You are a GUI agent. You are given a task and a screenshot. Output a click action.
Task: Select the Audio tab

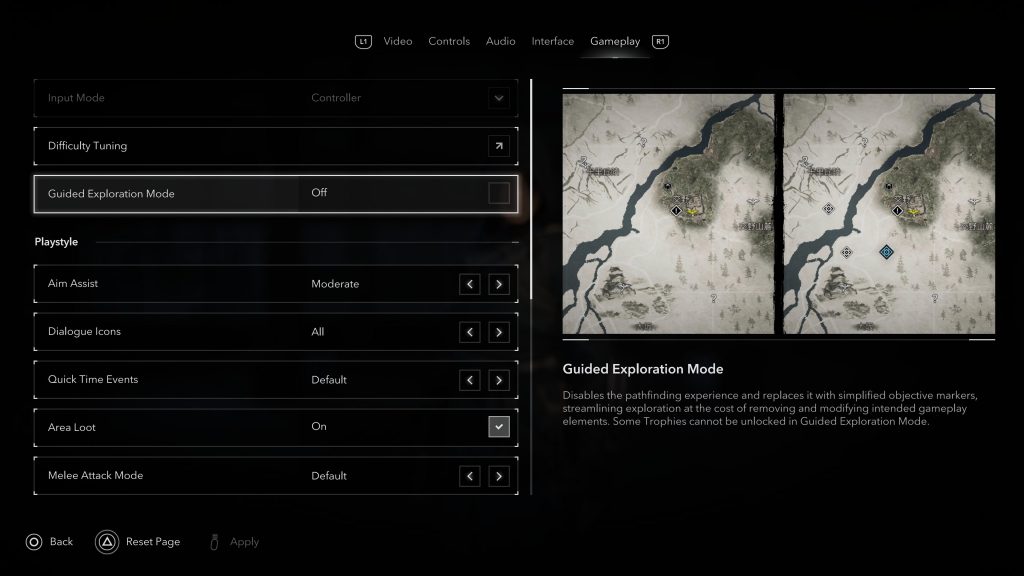coord(500,41)
